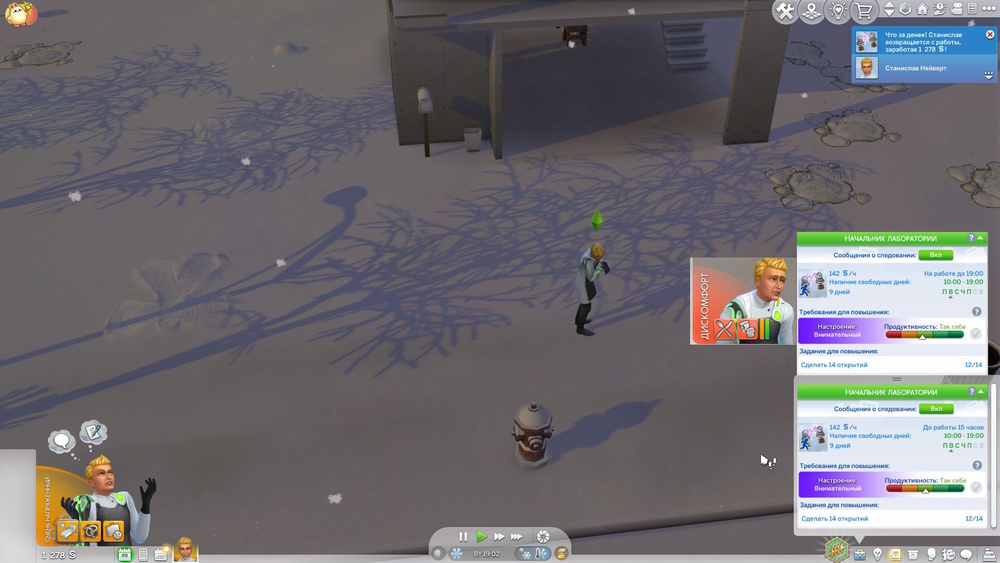Open Build Mode with the tools icon

[785, 12]
